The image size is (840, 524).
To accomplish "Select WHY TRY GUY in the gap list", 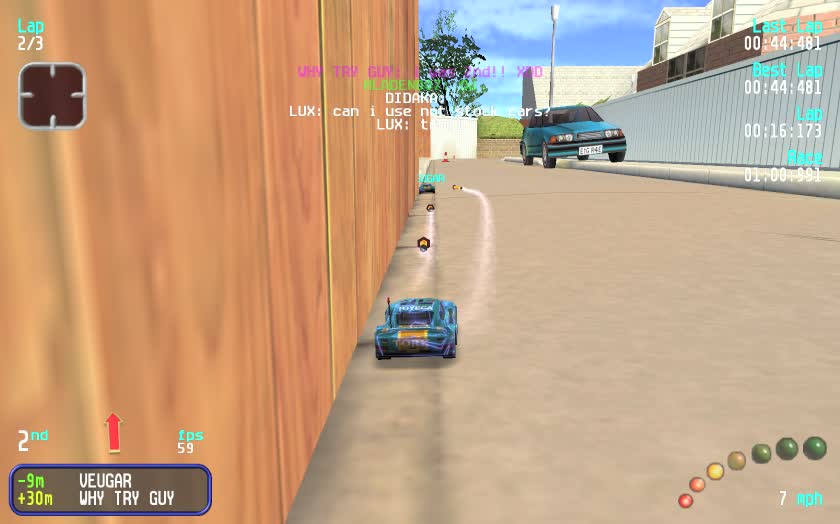I will tap(126, 498).
